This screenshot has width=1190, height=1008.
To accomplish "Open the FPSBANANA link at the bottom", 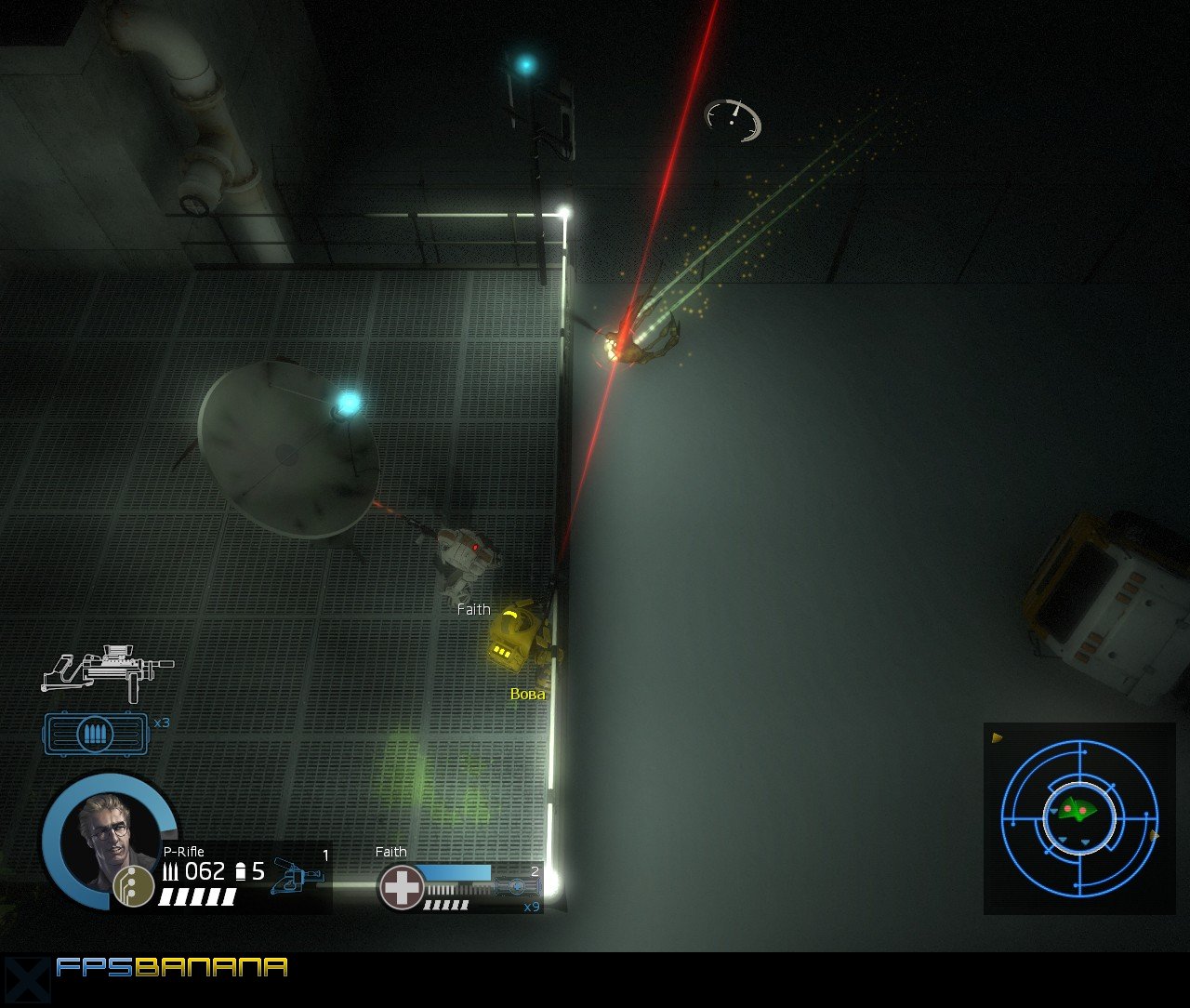I will pos(172,968).
